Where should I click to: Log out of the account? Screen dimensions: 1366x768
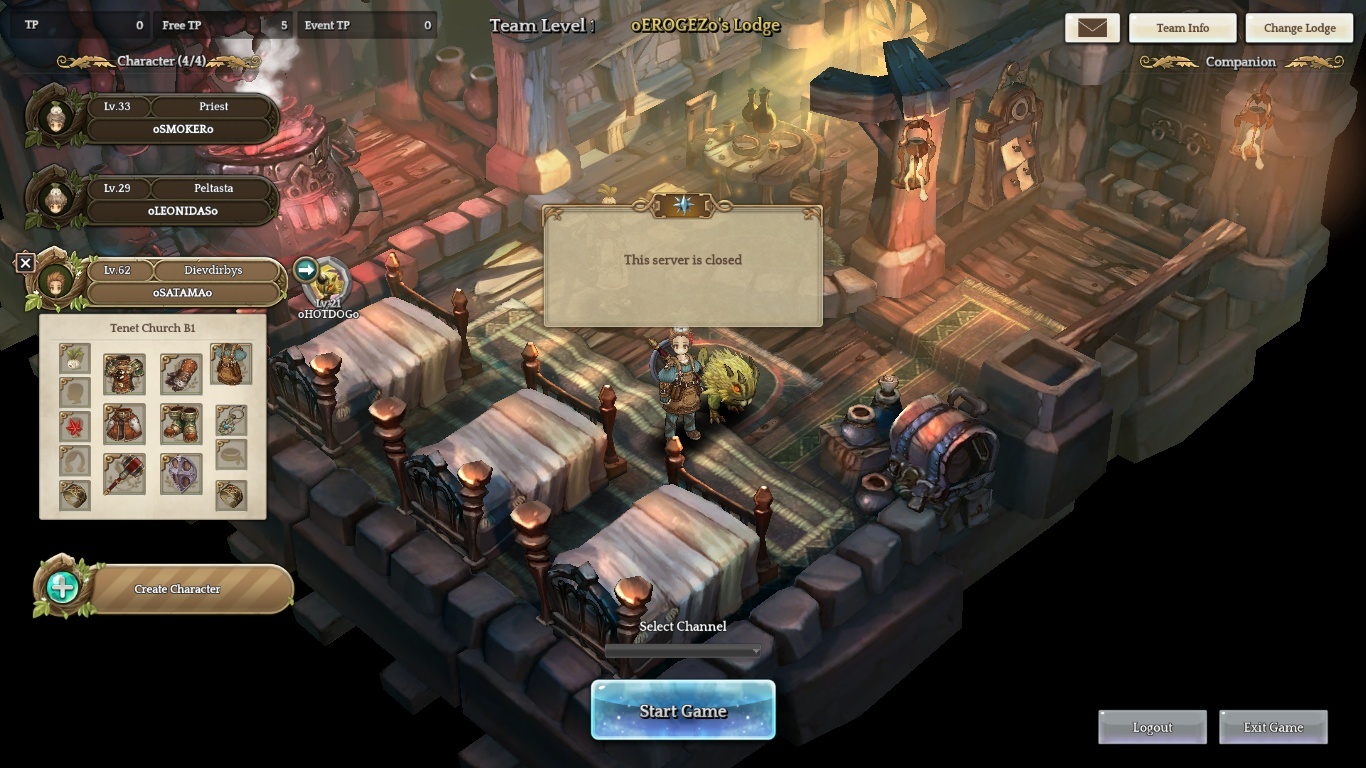point(1152,727)
